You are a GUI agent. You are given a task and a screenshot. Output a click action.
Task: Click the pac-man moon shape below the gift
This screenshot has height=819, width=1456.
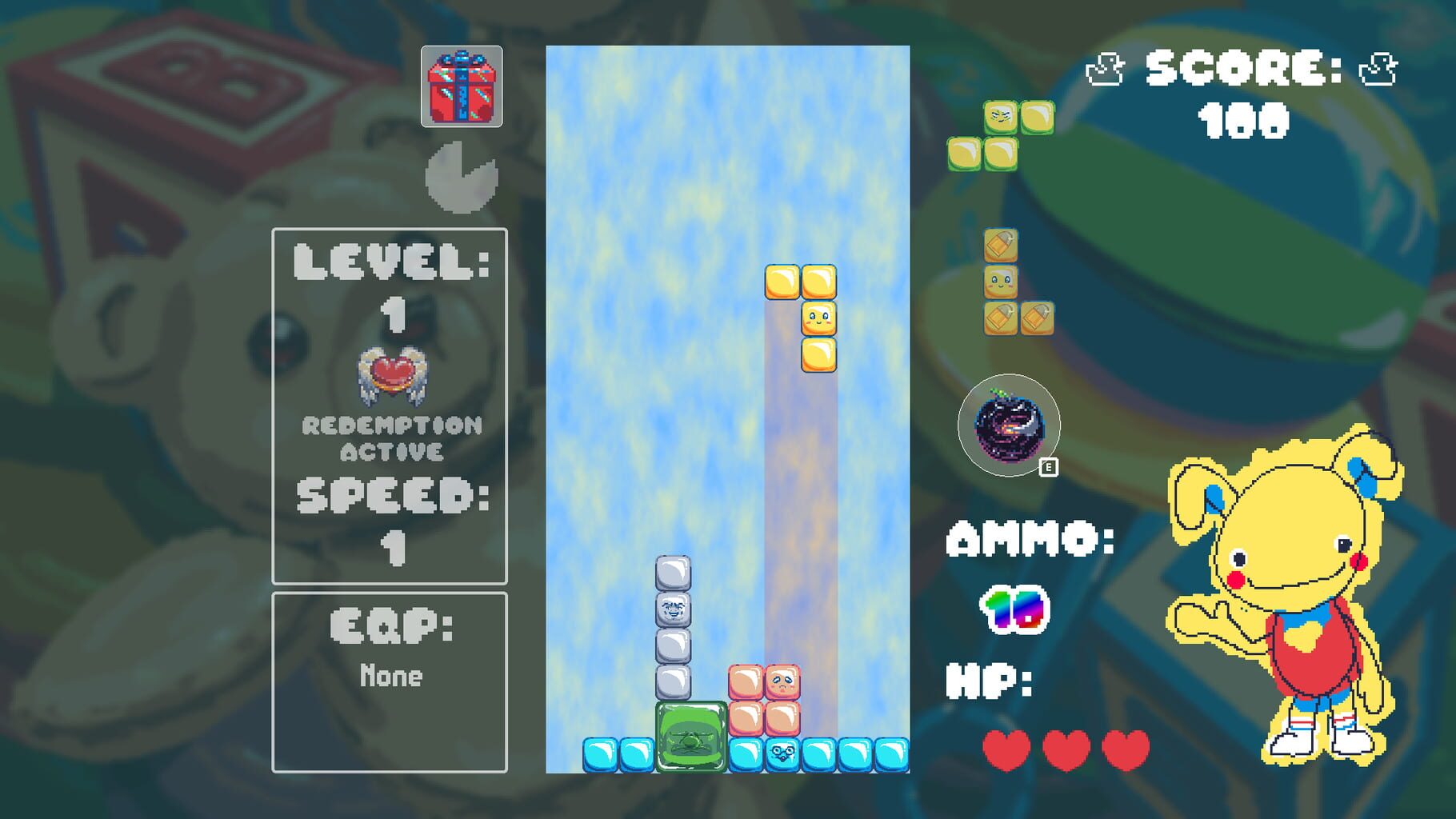click(462, 176)
